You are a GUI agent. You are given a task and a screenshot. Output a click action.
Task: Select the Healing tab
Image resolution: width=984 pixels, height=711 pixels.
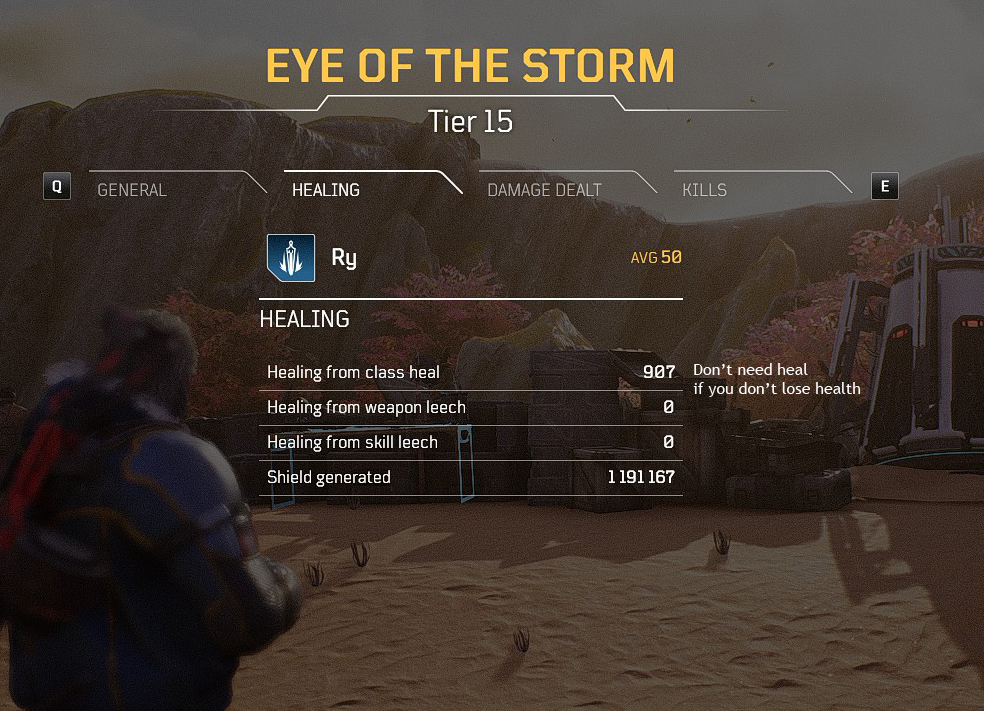pos(326,189)
